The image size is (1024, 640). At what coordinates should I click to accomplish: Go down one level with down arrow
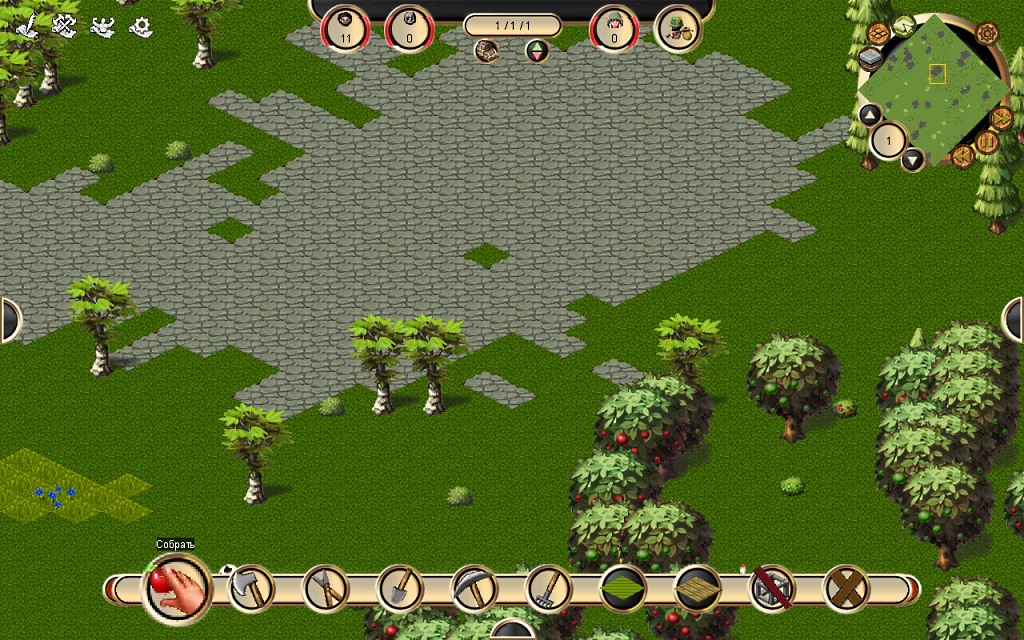[912, 159]
